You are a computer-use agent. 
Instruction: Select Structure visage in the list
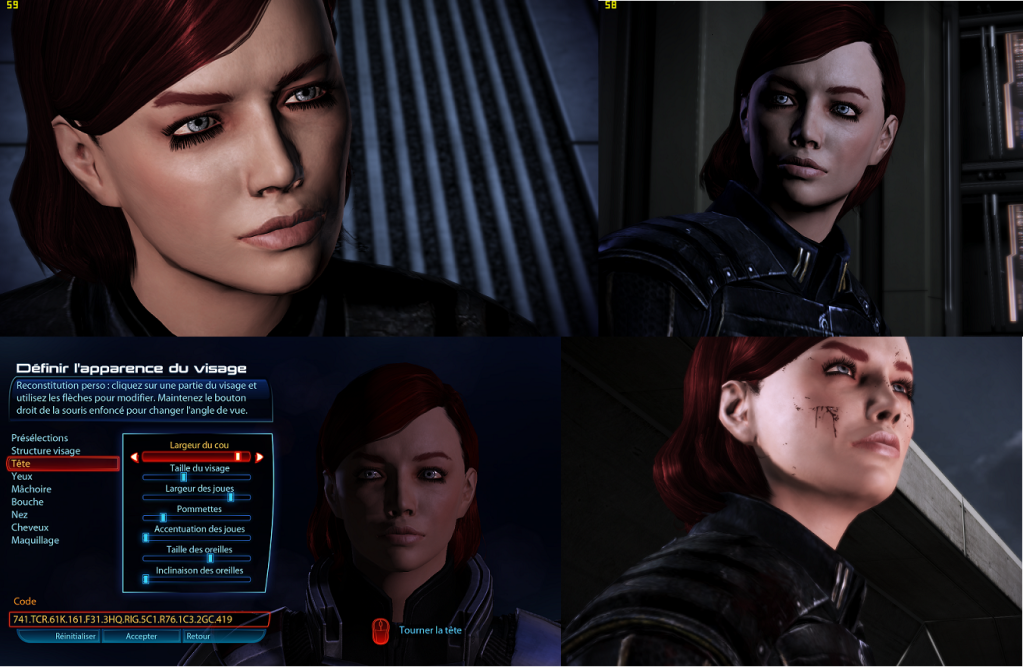pos(45,451)
